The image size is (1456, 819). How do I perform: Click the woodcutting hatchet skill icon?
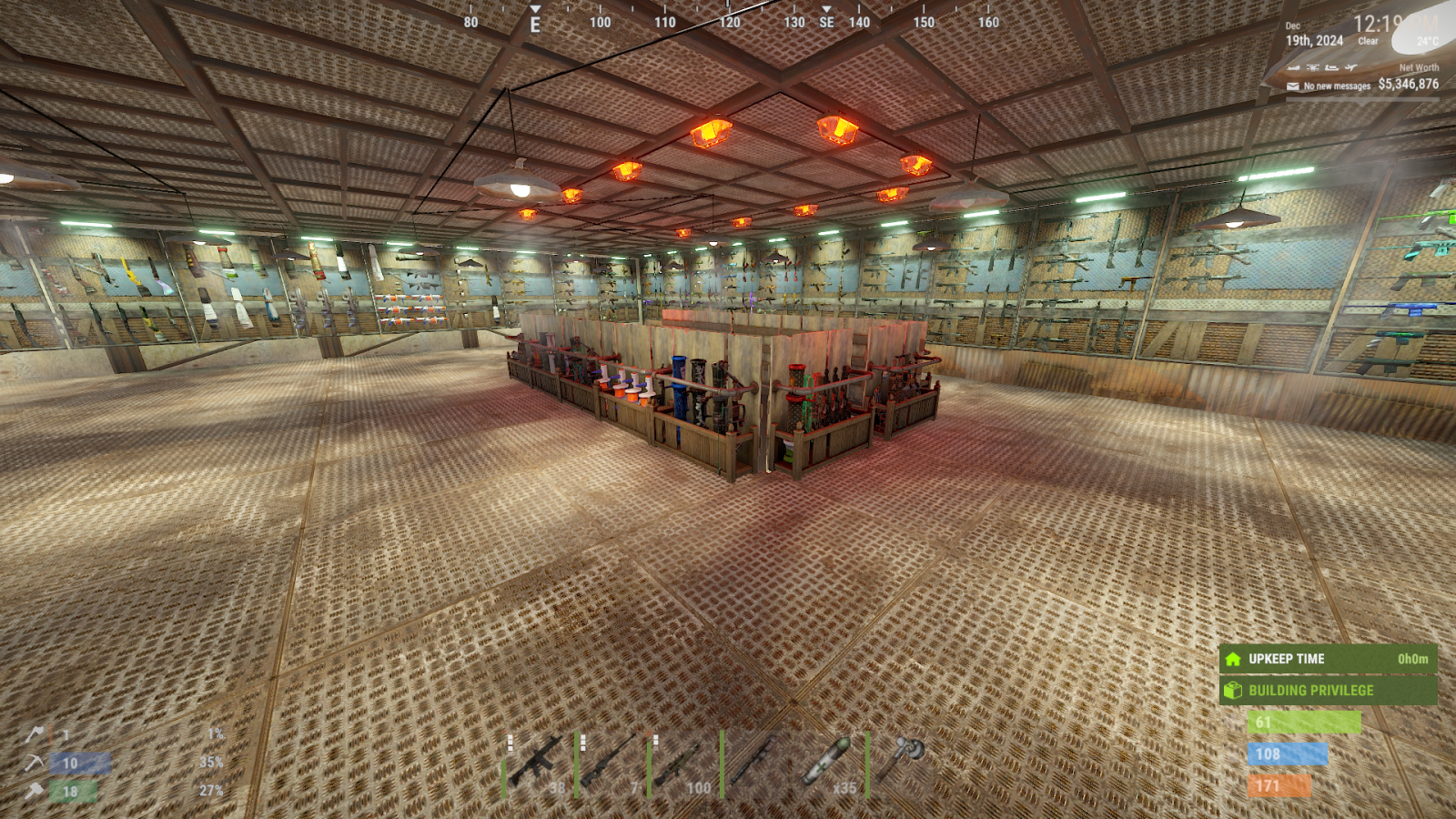click(35, 733)
